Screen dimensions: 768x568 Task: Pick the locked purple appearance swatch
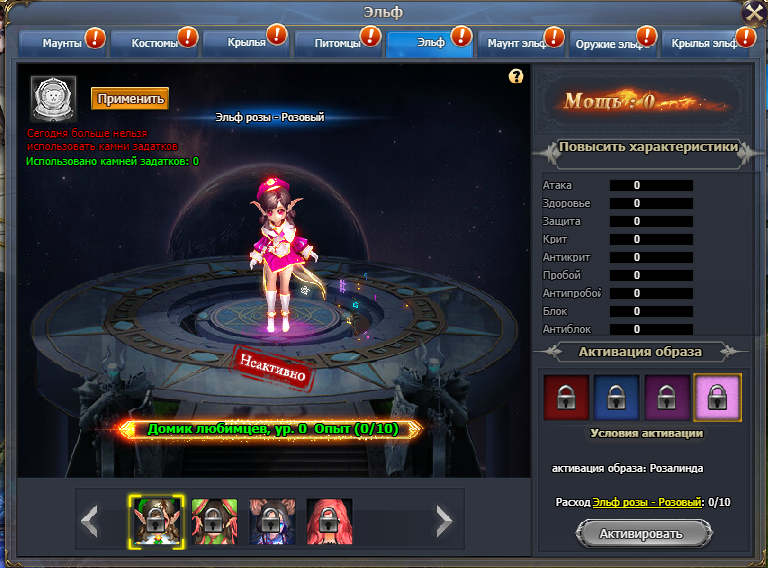pyautogui.click(x=667, y=397)
